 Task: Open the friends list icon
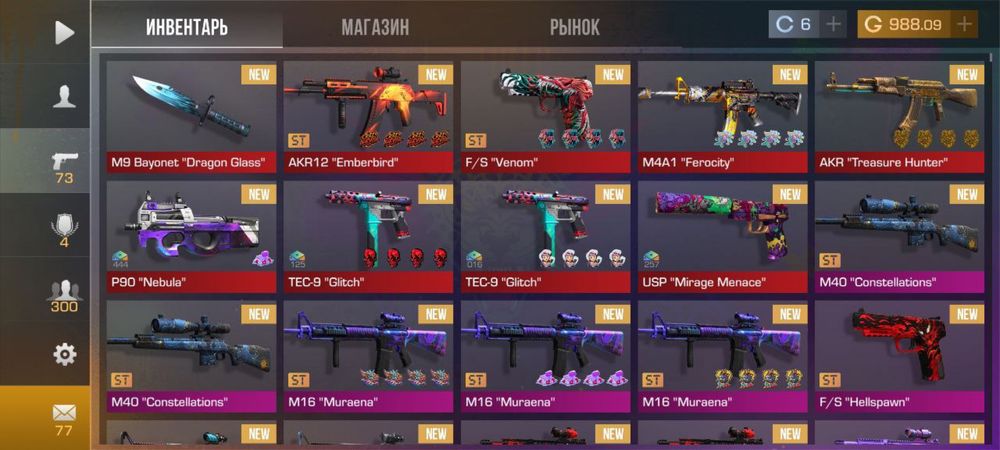[64, 294]
